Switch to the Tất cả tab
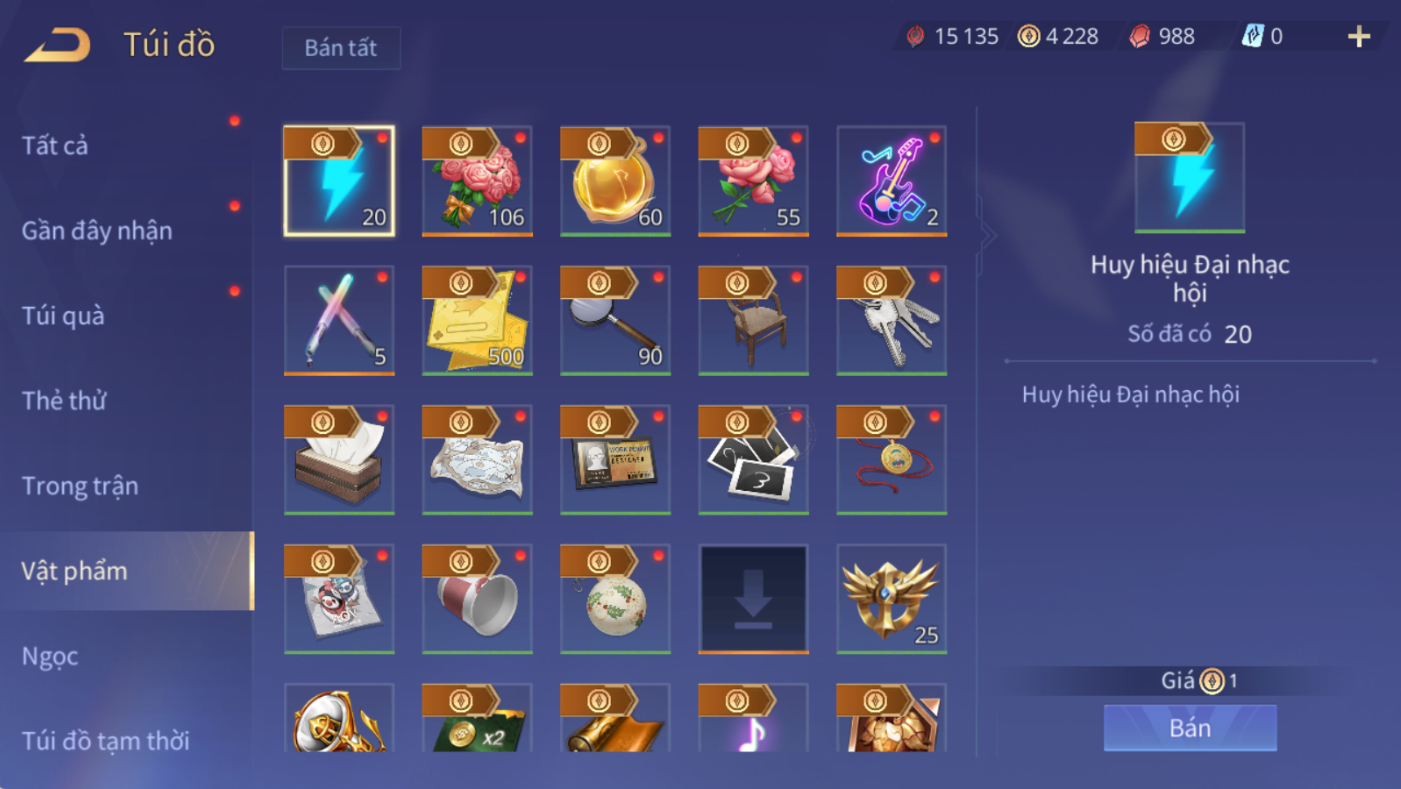Screen dimensions: 1401x789 (55, 146)
